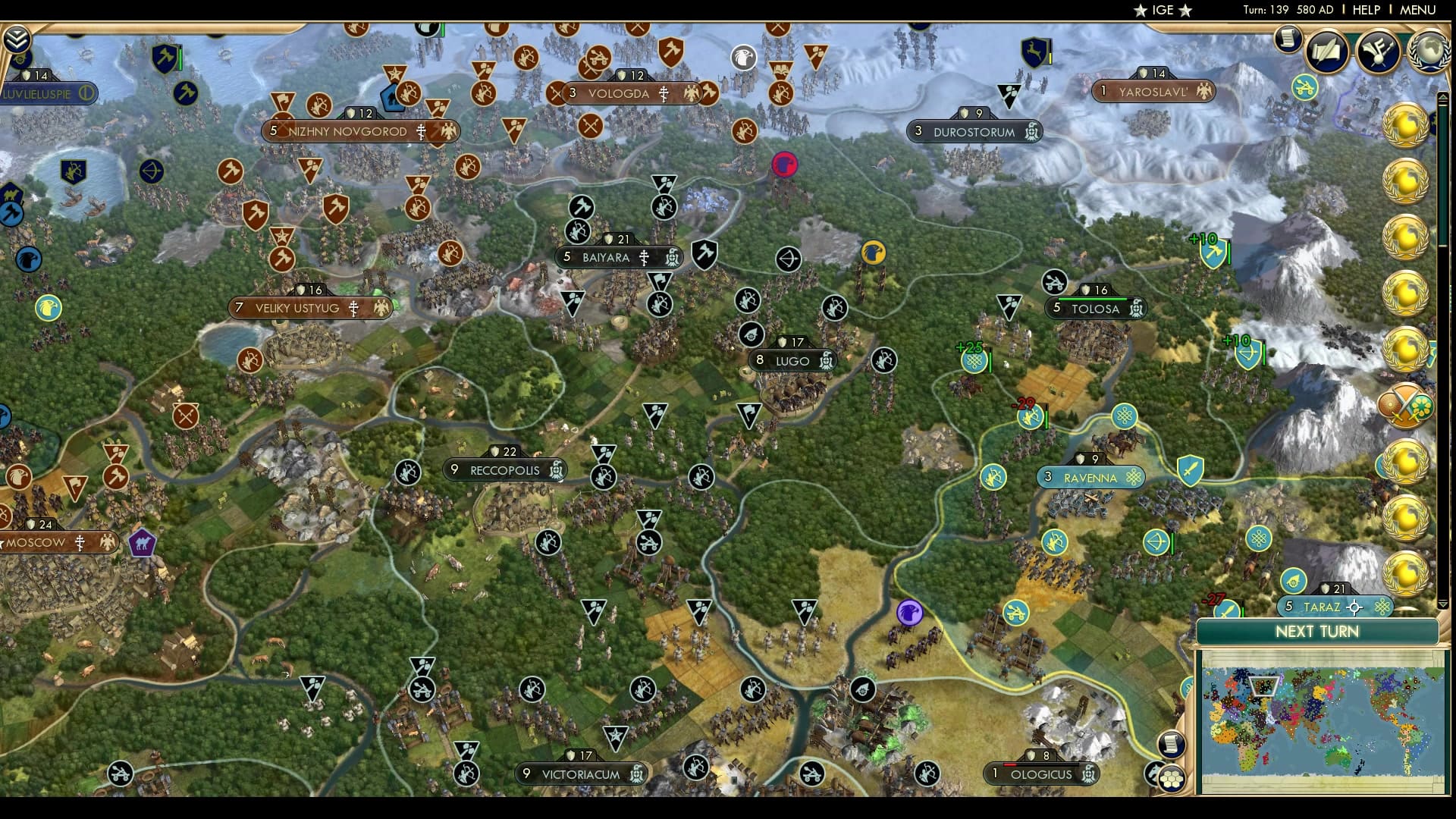Click the scrollbar arrow on the right edge

[1443, 99]
